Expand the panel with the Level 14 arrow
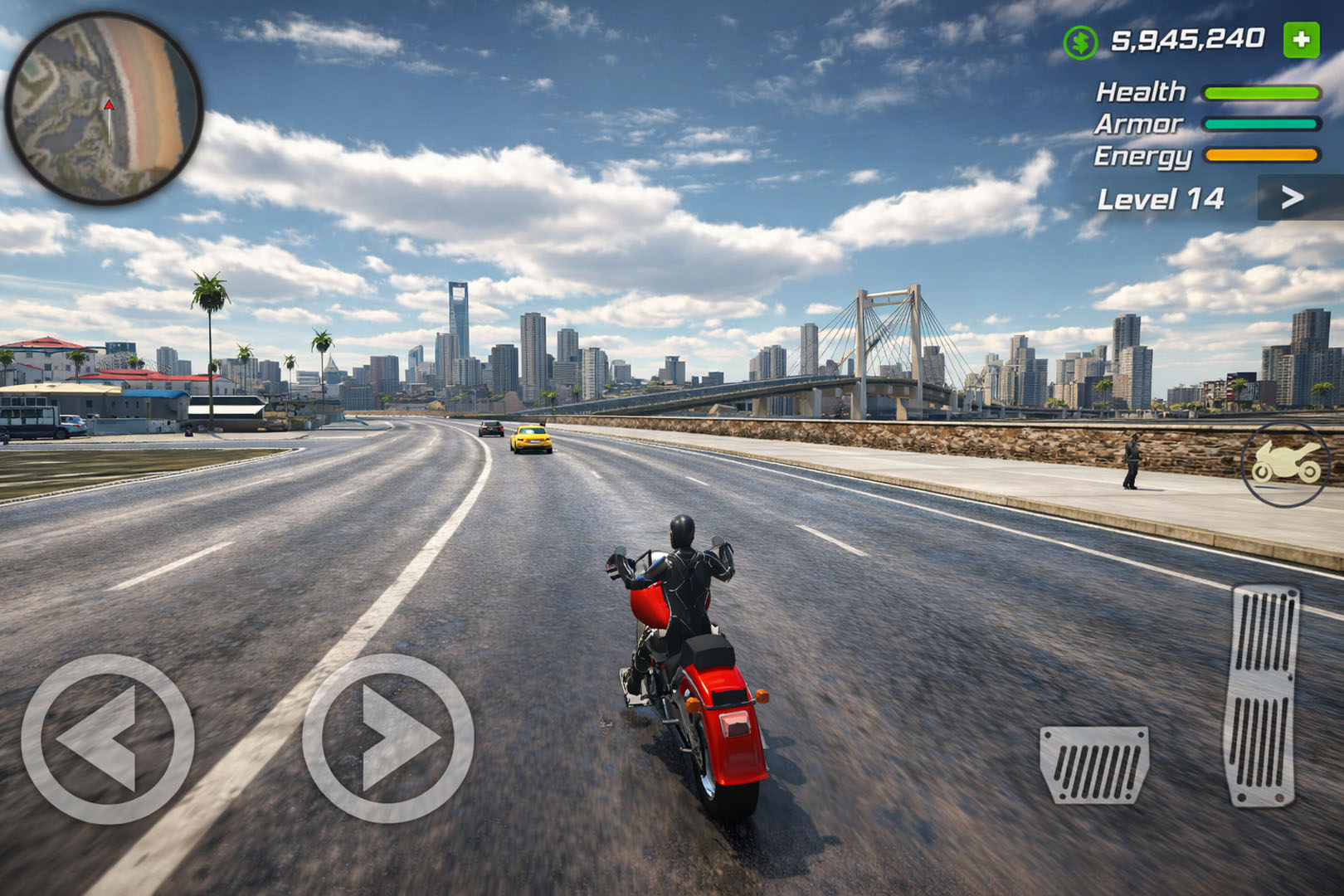Screen dimensions: 1344x896 coord(1292,197)
